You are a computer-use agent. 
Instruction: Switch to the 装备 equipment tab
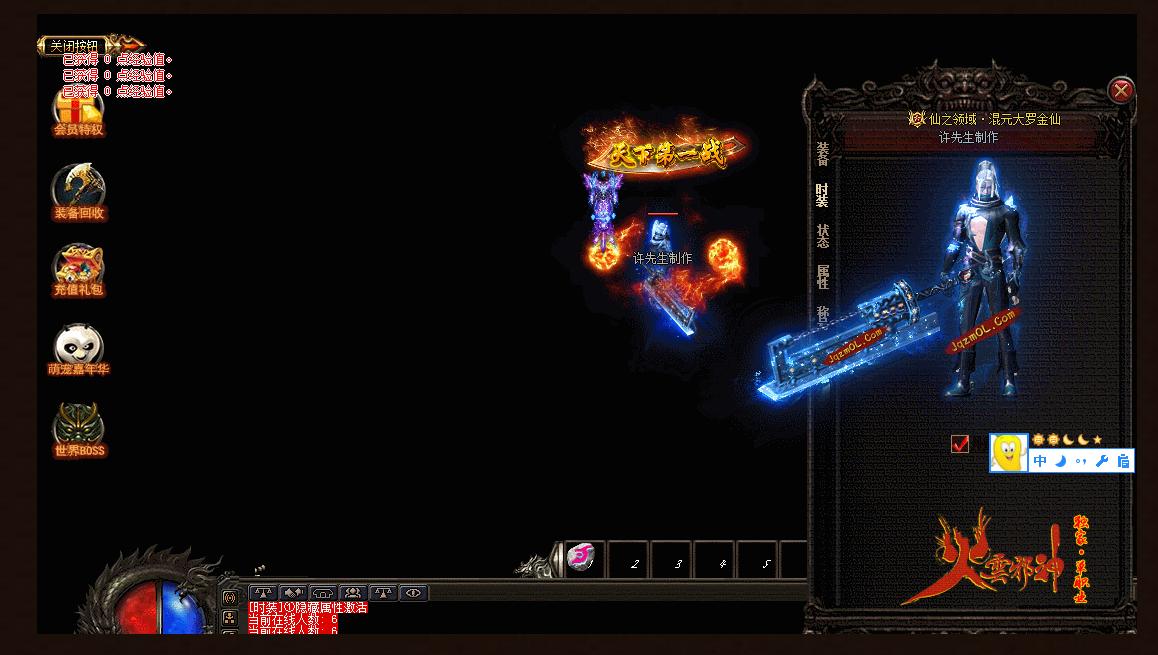pos(822,154)
